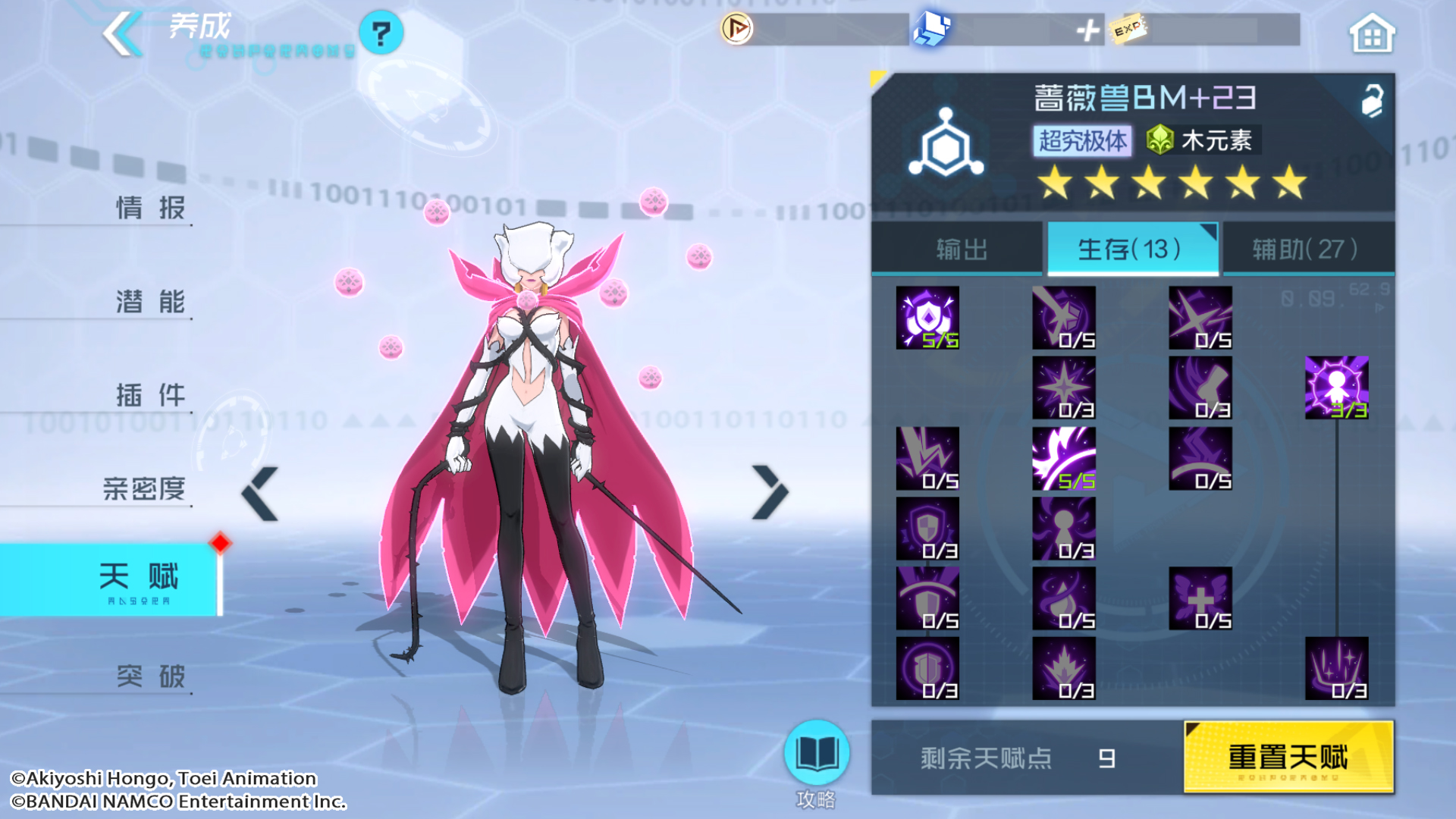This screenshot has width=1456, height=819.
Task: Open the 情报 info menu entry
Action: pos(150,207)
